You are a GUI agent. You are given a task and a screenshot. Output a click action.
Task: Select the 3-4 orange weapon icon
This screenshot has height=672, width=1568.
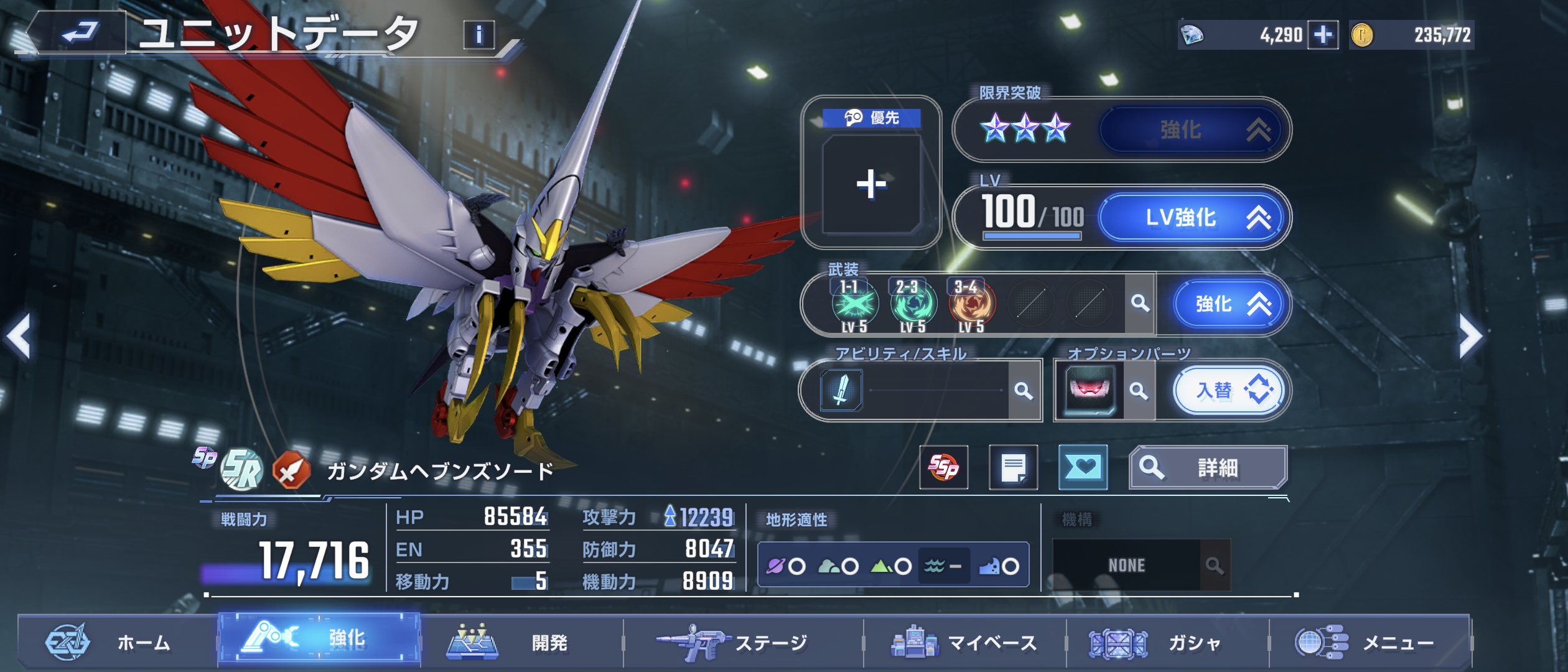pos(972,304)
